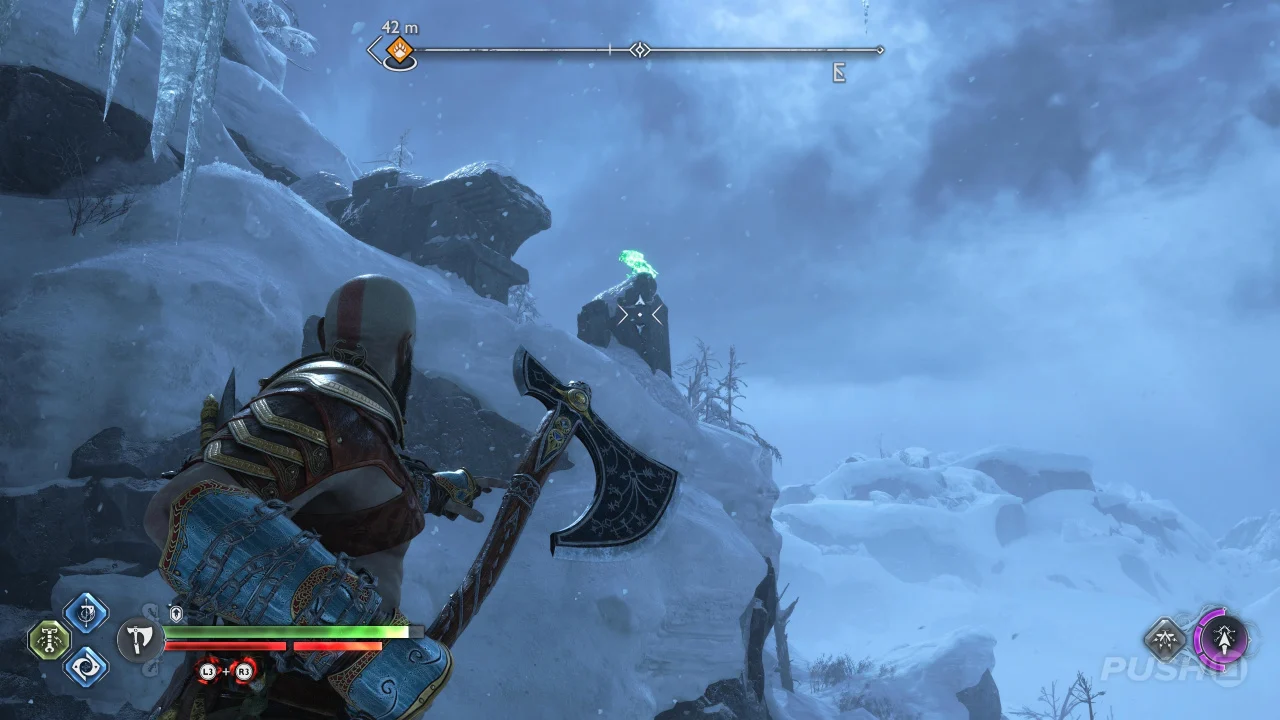Activate the purple circular arrow ability
Screen dimensions: 1280x720
1222,638
